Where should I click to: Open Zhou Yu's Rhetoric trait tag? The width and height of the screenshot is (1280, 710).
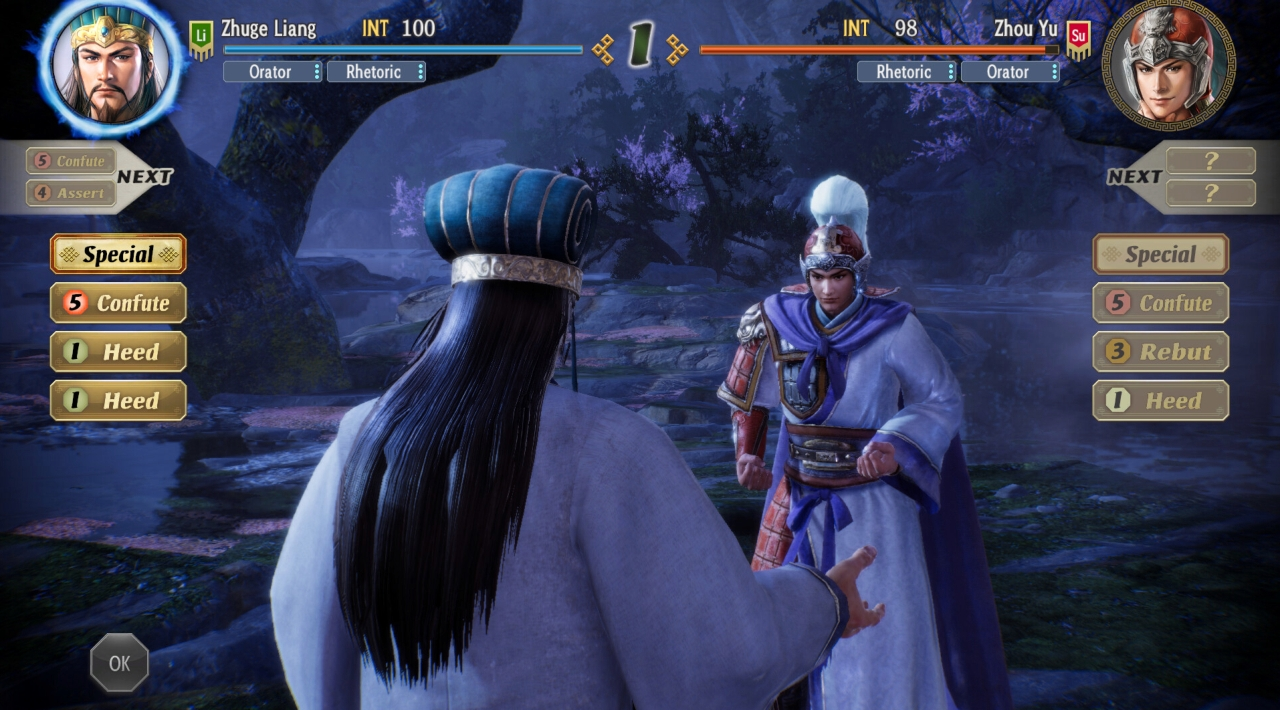906,72
